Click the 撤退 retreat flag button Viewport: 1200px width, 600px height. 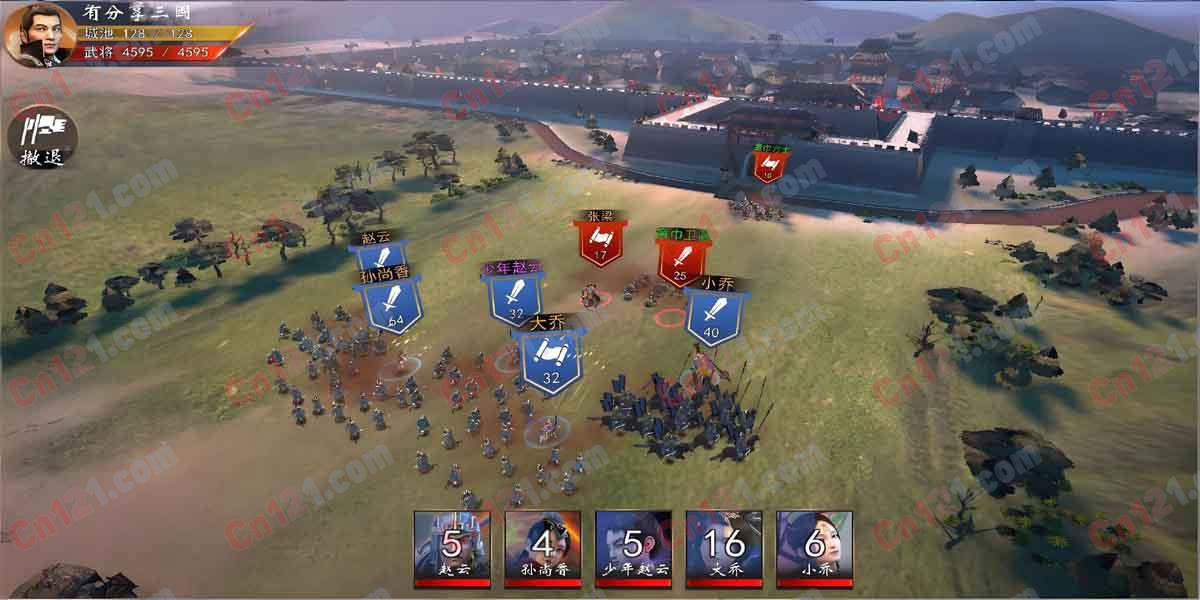coord(43,136)
